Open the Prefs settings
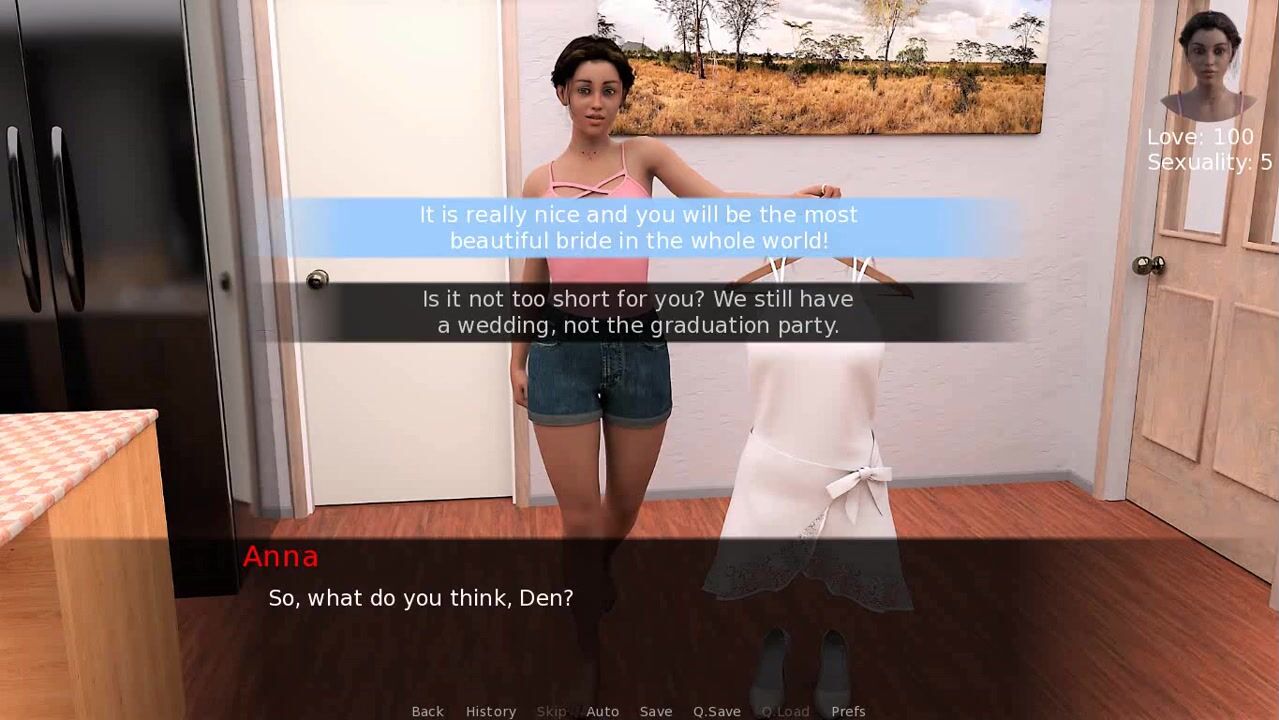1279x720 pixels. tap(848, 711)
